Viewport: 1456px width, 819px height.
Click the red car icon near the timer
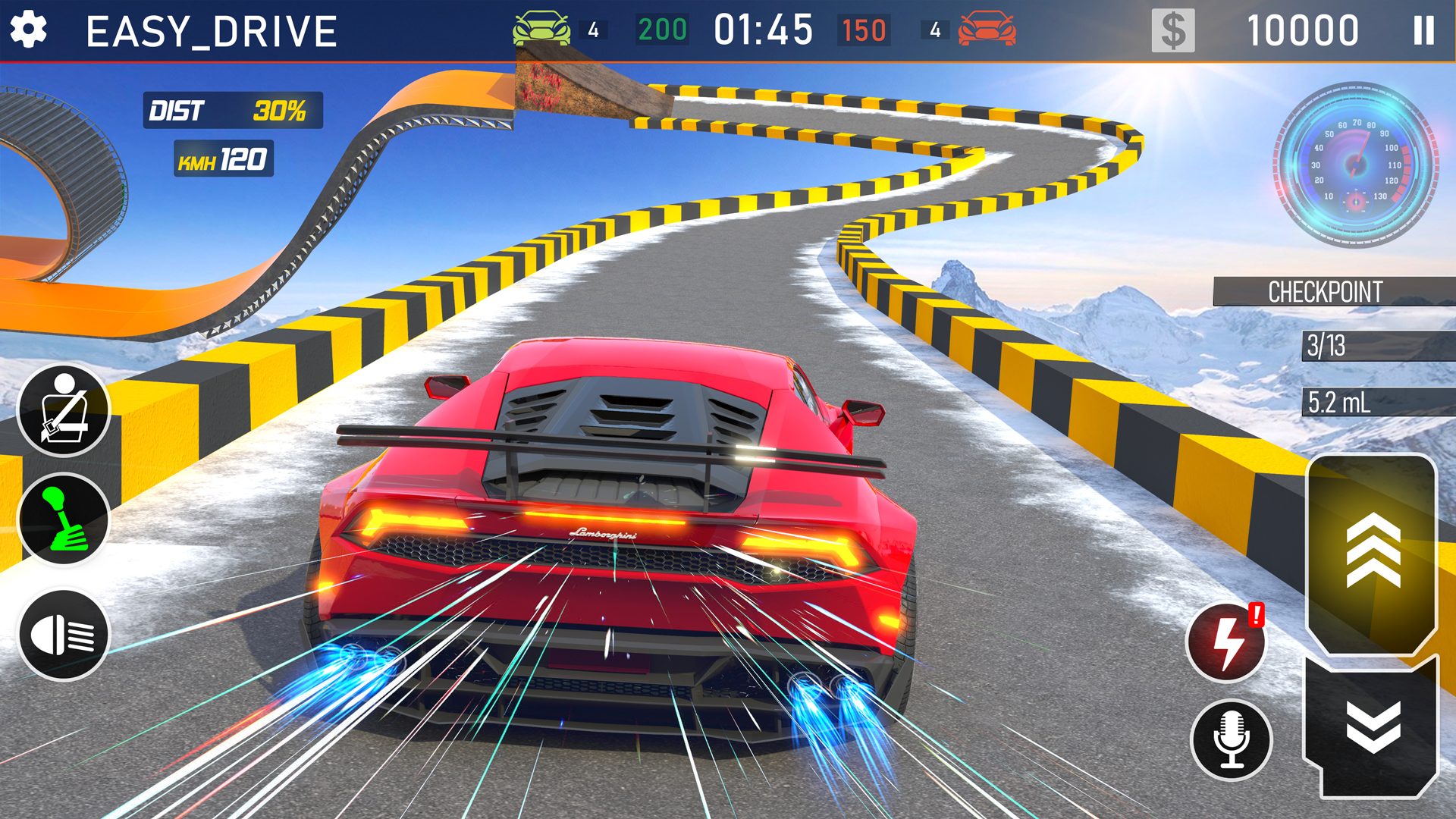pos(988,29)
